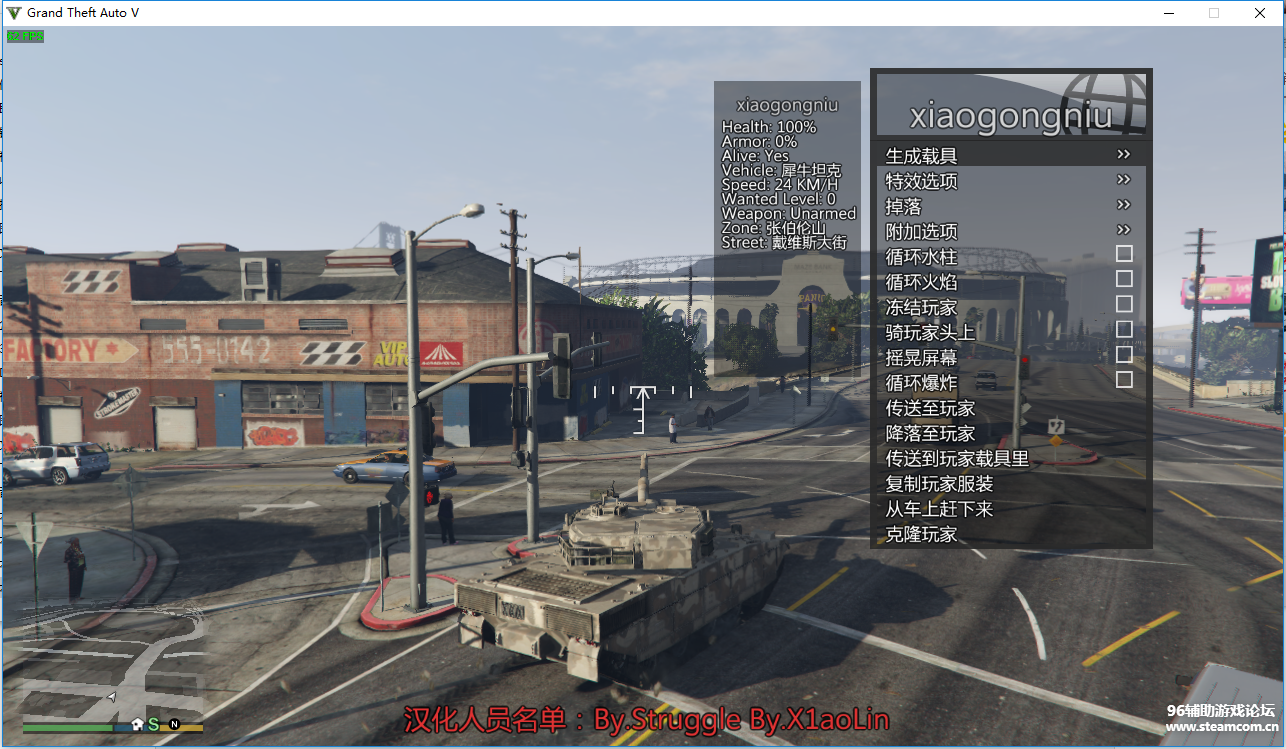Choose the 降落至玩家 option
1286x749 pixels.
click(x=931, y=433)
